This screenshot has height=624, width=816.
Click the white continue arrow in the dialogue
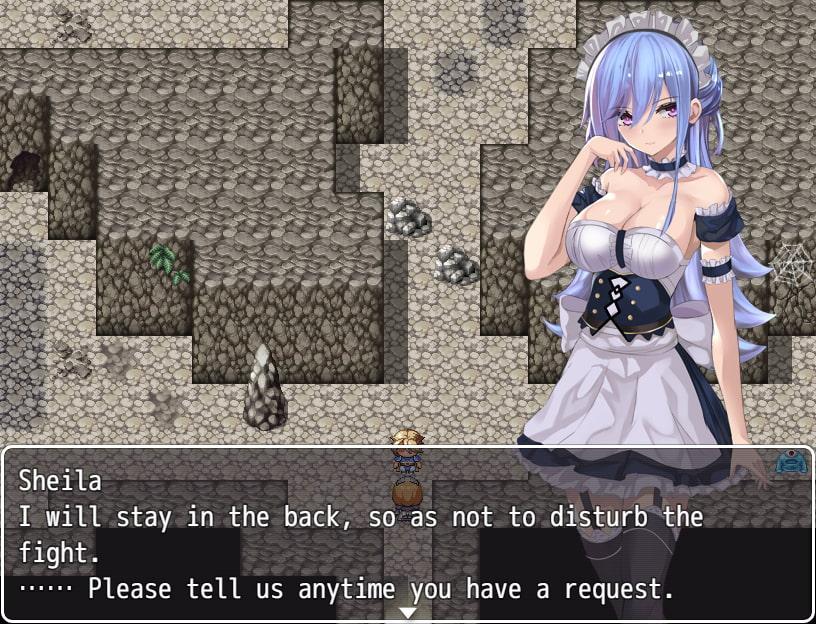point(408,612)
